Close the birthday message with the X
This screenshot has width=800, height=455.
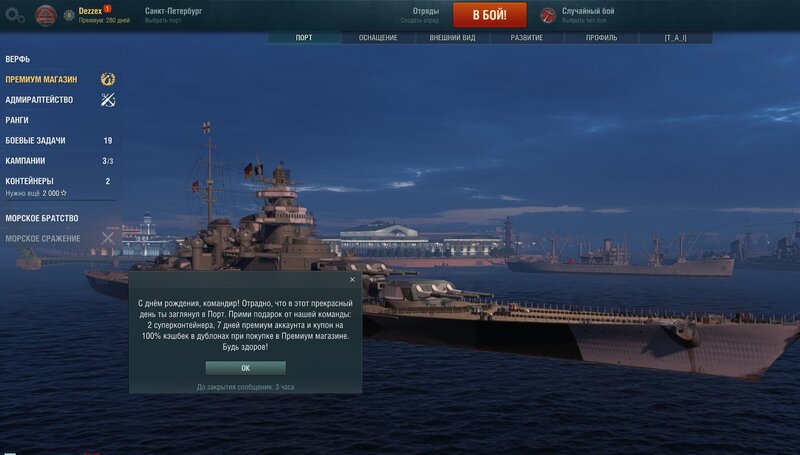[x=352, y=280]
